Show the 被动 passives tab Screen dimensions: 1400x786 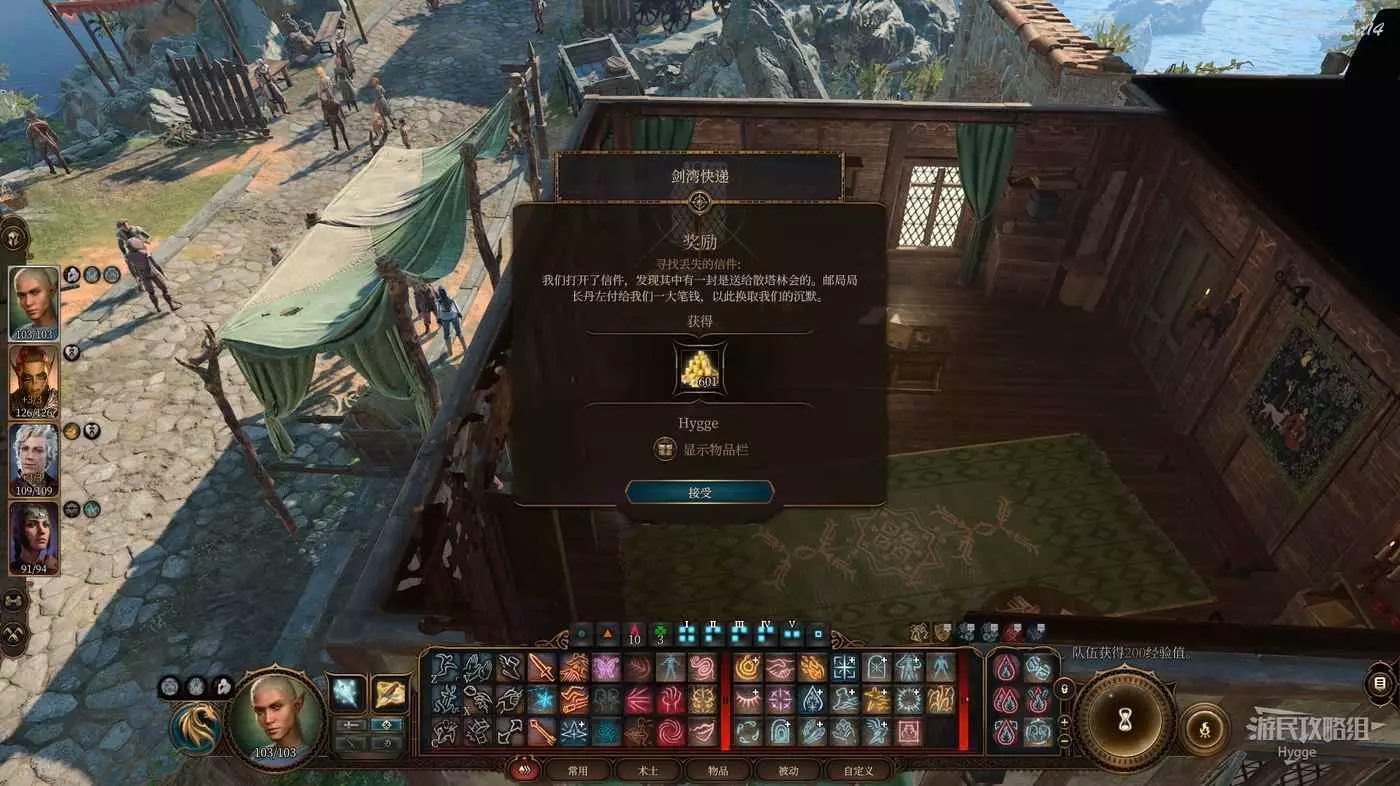click(x=787, y=771)
